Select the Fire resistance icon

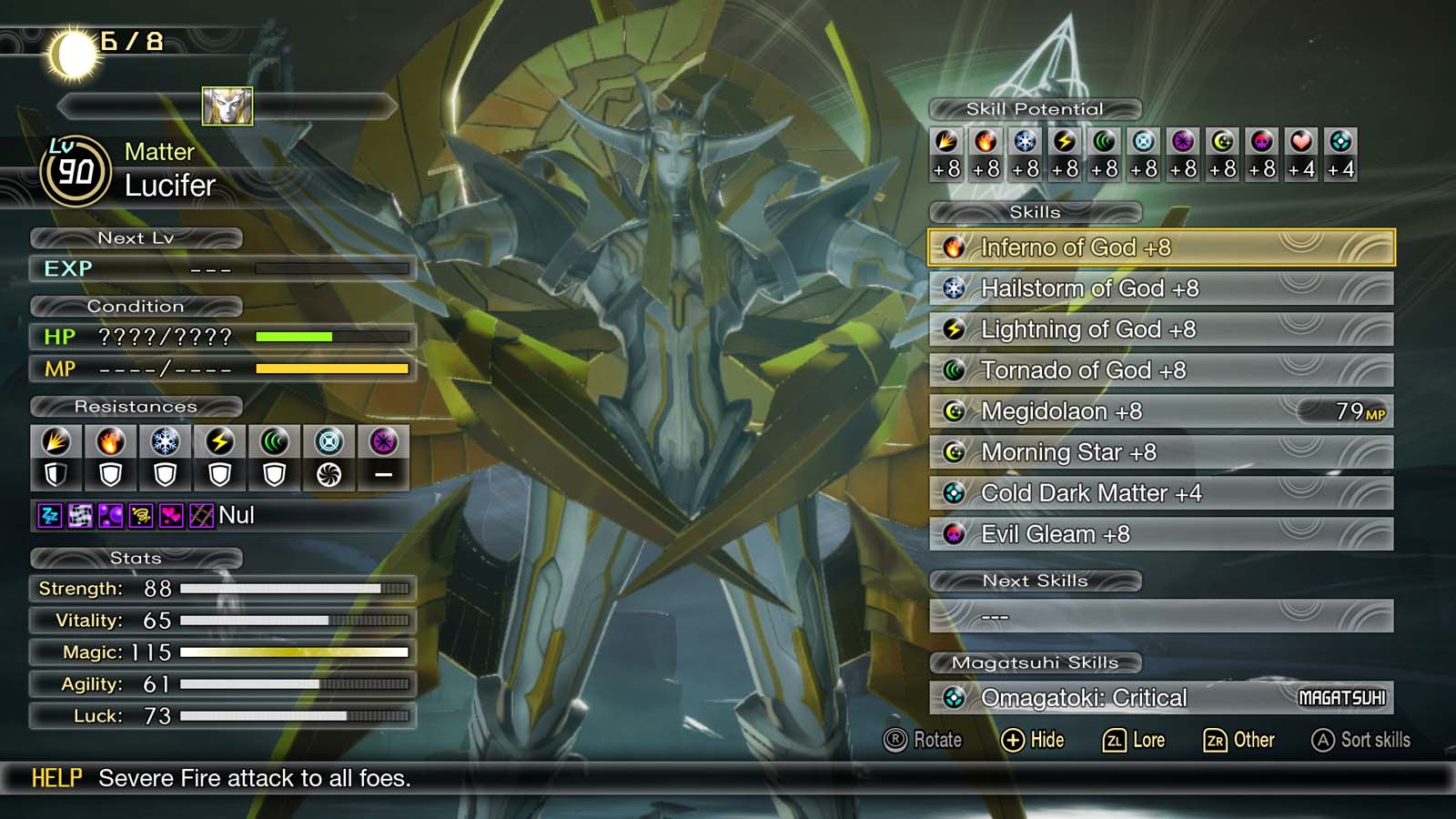tap(110, 440)
